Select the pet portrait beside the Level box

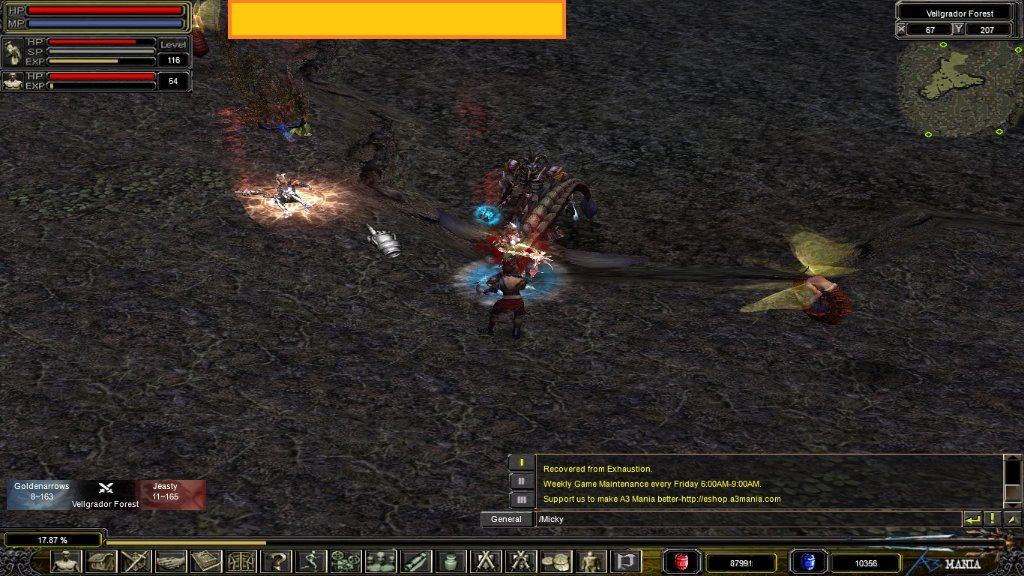coord(14,52)
